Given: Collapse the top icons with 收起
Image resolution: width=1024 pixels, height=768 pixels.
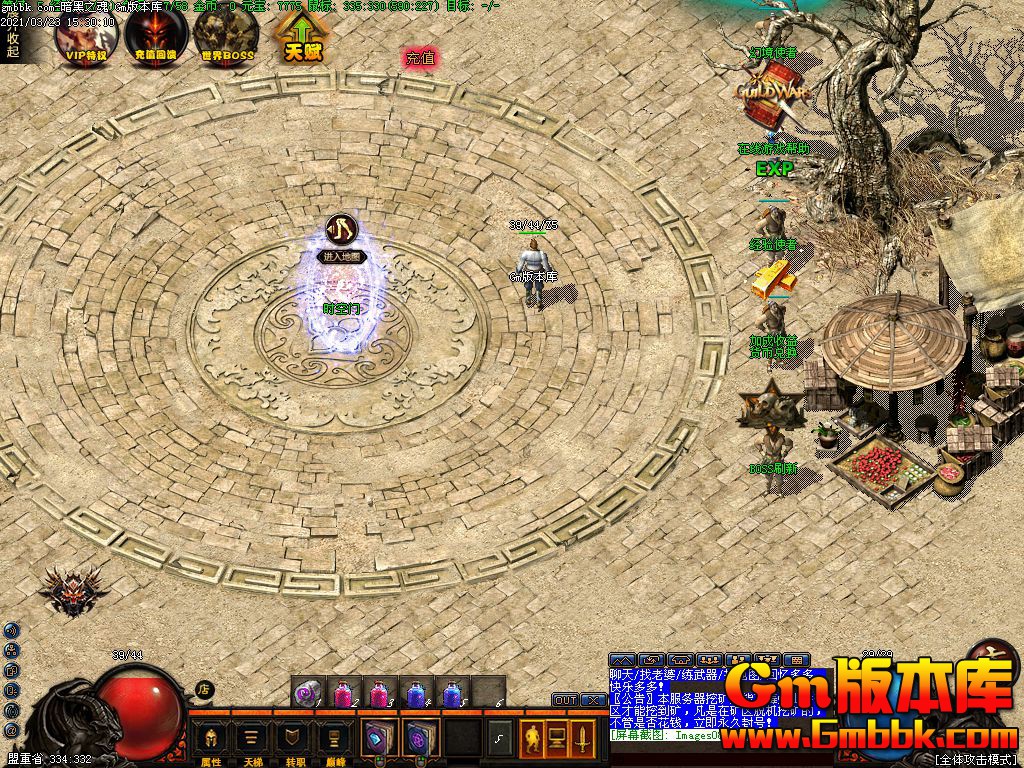Looking at the screenshot, I should click(12, 43).
